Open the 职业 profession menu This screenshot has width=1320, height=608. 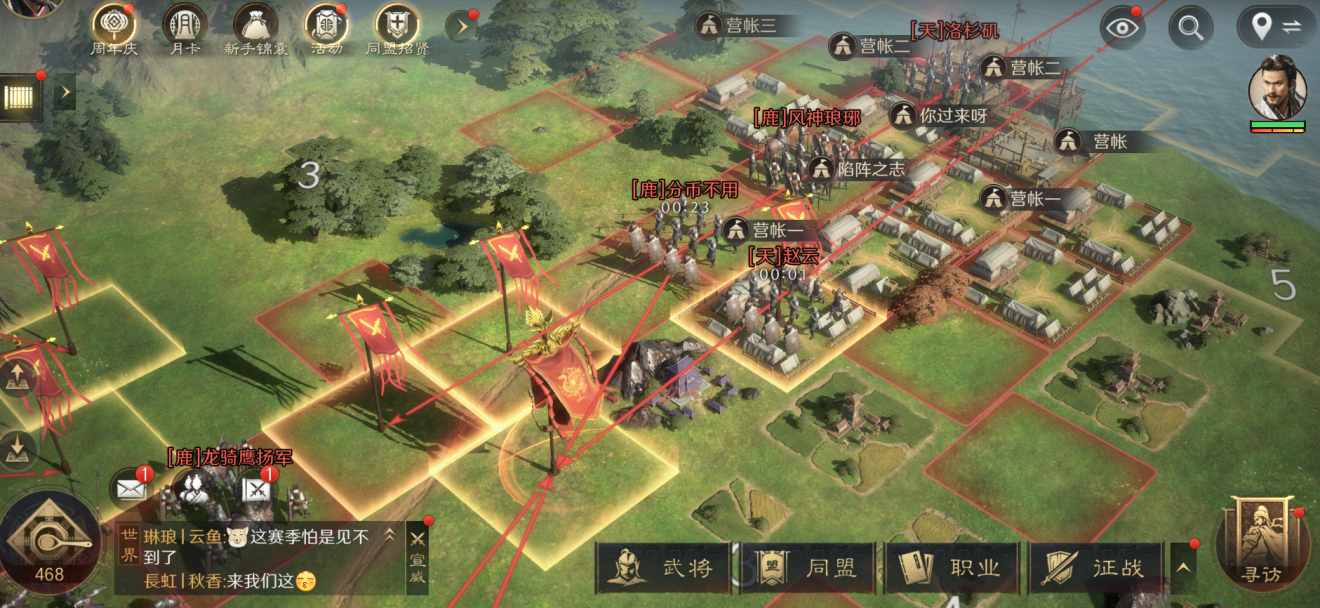coord(953,568)
